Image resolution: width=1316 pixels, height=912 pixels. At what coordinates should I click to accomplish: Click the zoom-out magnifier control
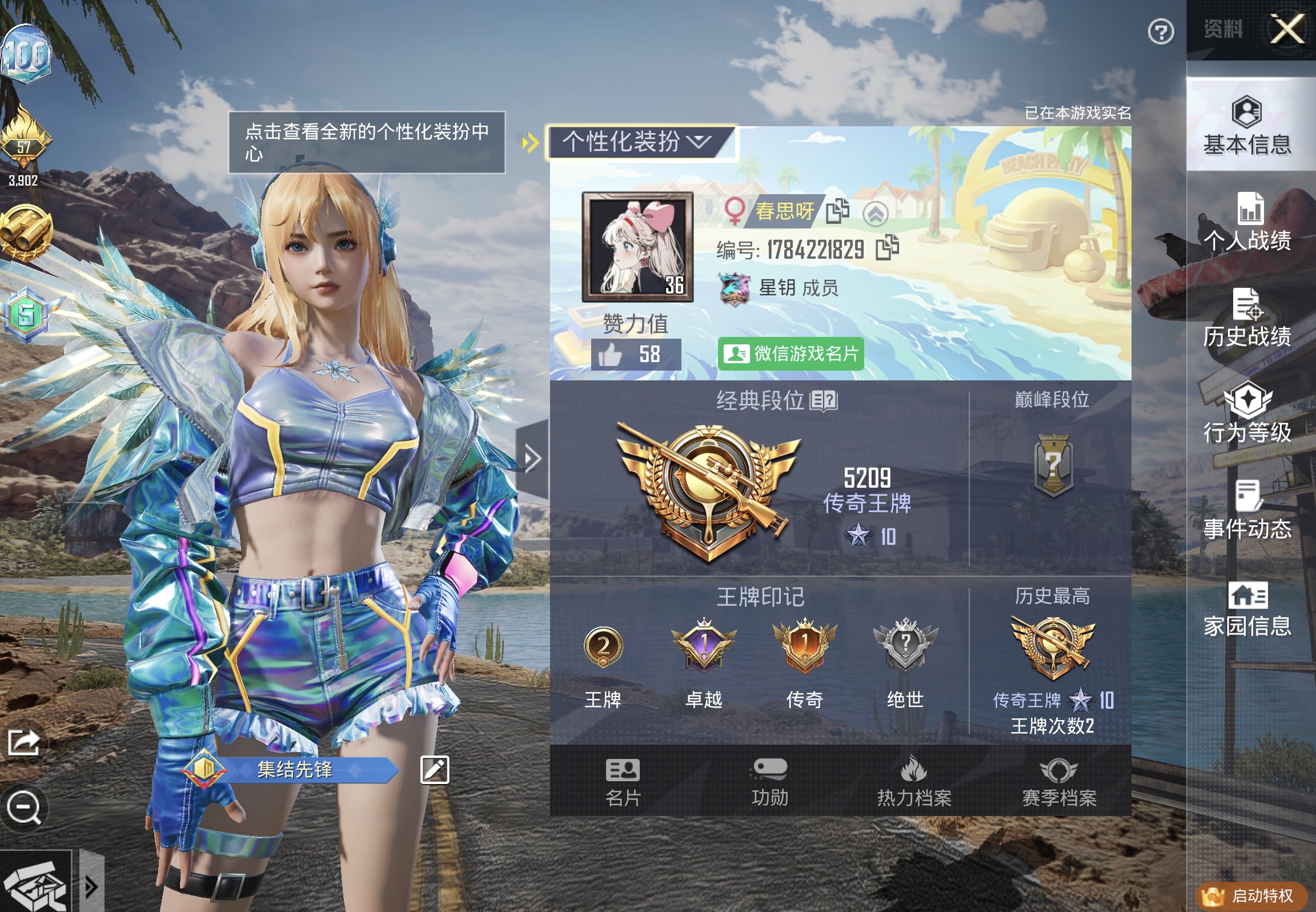click(x=23, y=807)
